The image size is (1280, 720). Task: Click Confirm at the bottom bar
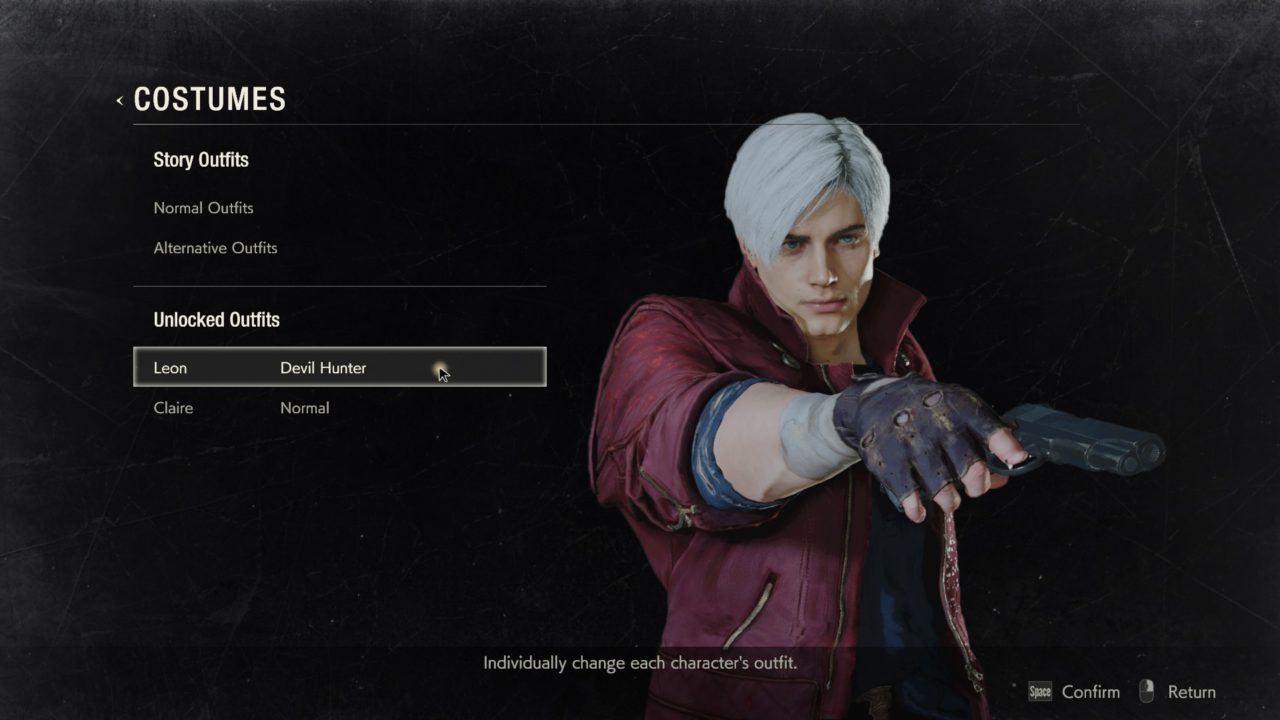[1090, 691]
